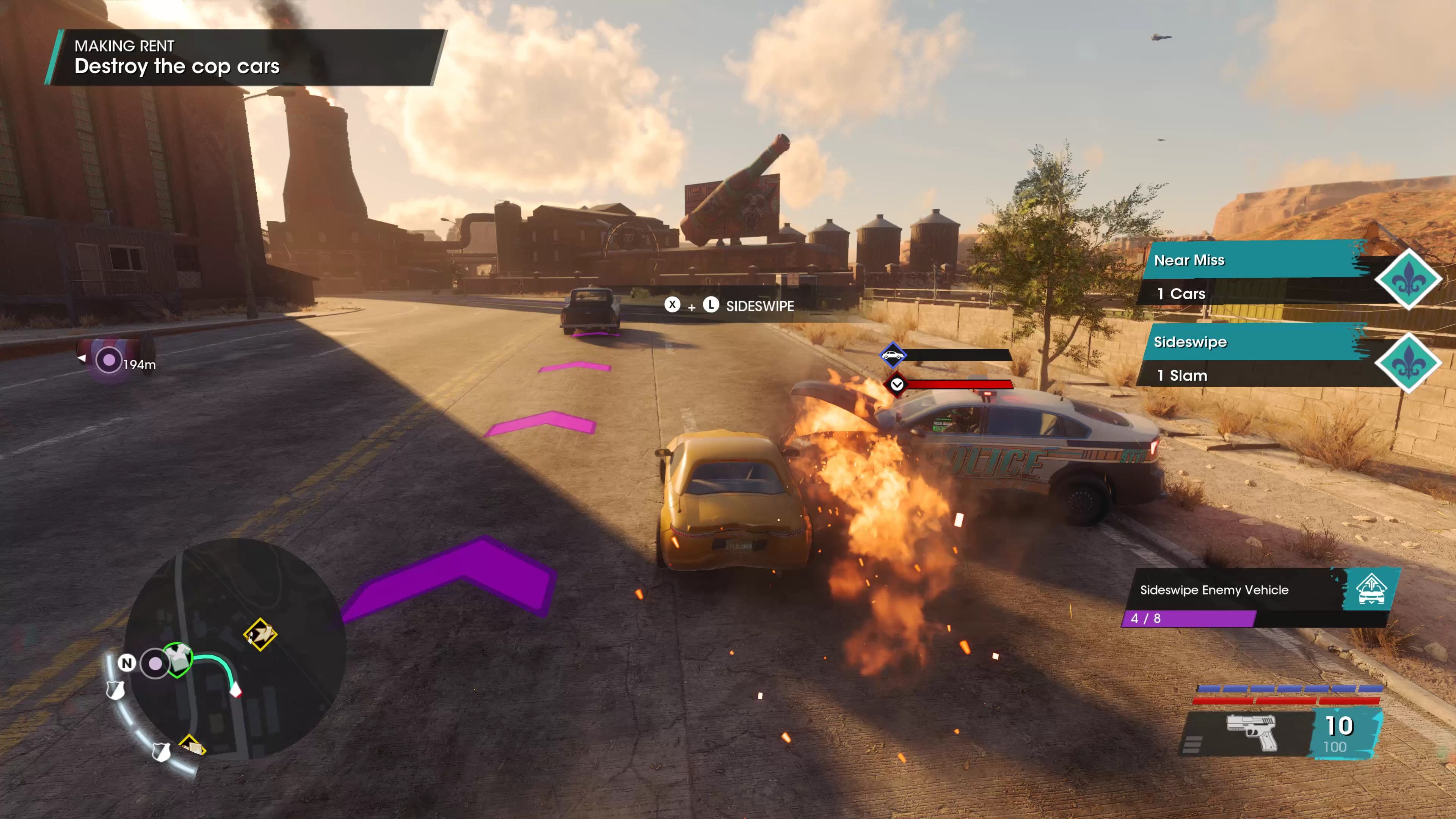Viewport: 1456px width, 819px height.
Task: Open the Near Miss notification
Action: point(1255,273)
